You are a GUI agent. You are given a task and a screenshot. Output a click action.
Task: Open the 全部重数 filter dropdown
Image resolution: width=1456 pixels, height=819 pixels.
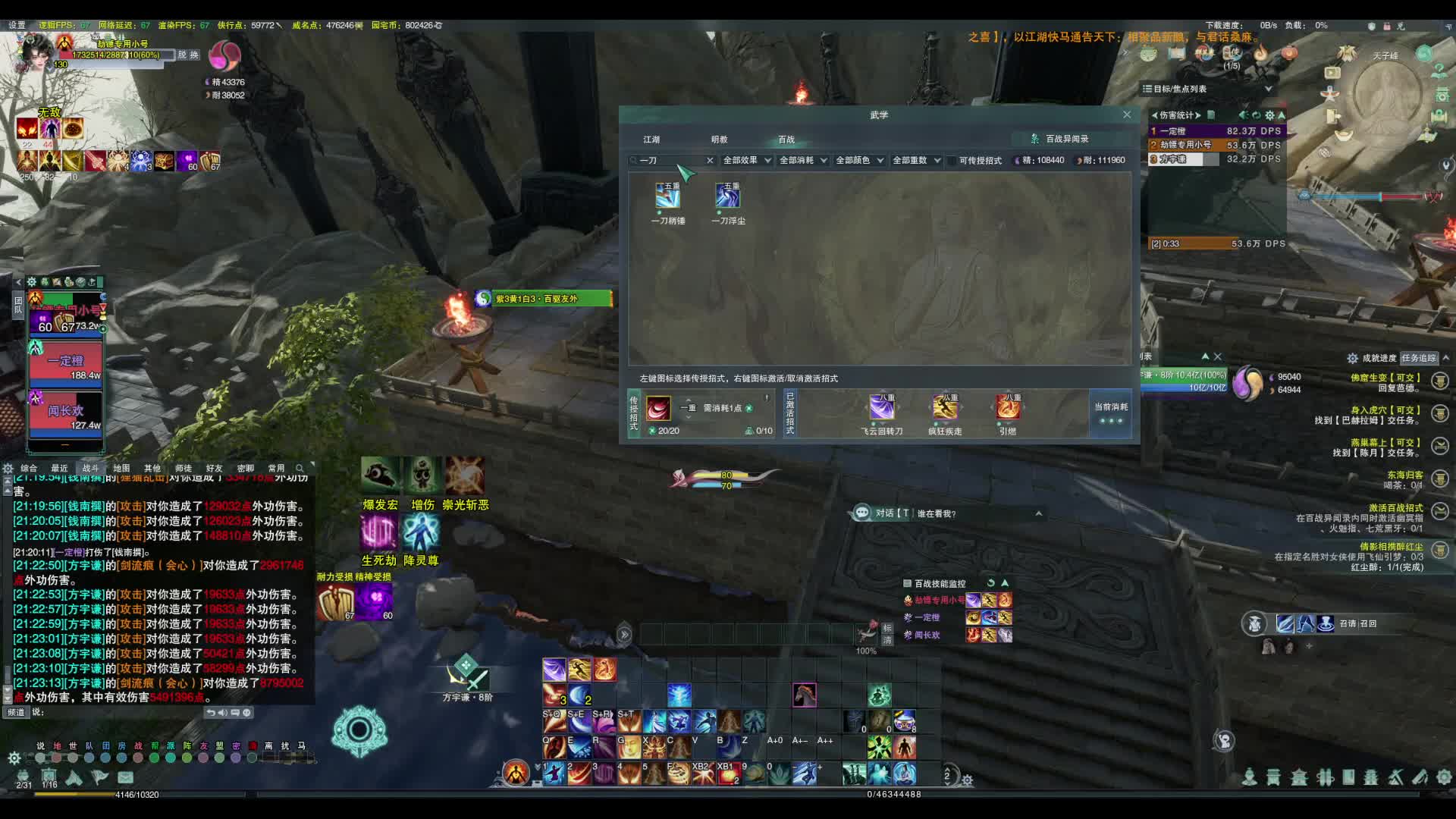[916, 161]
